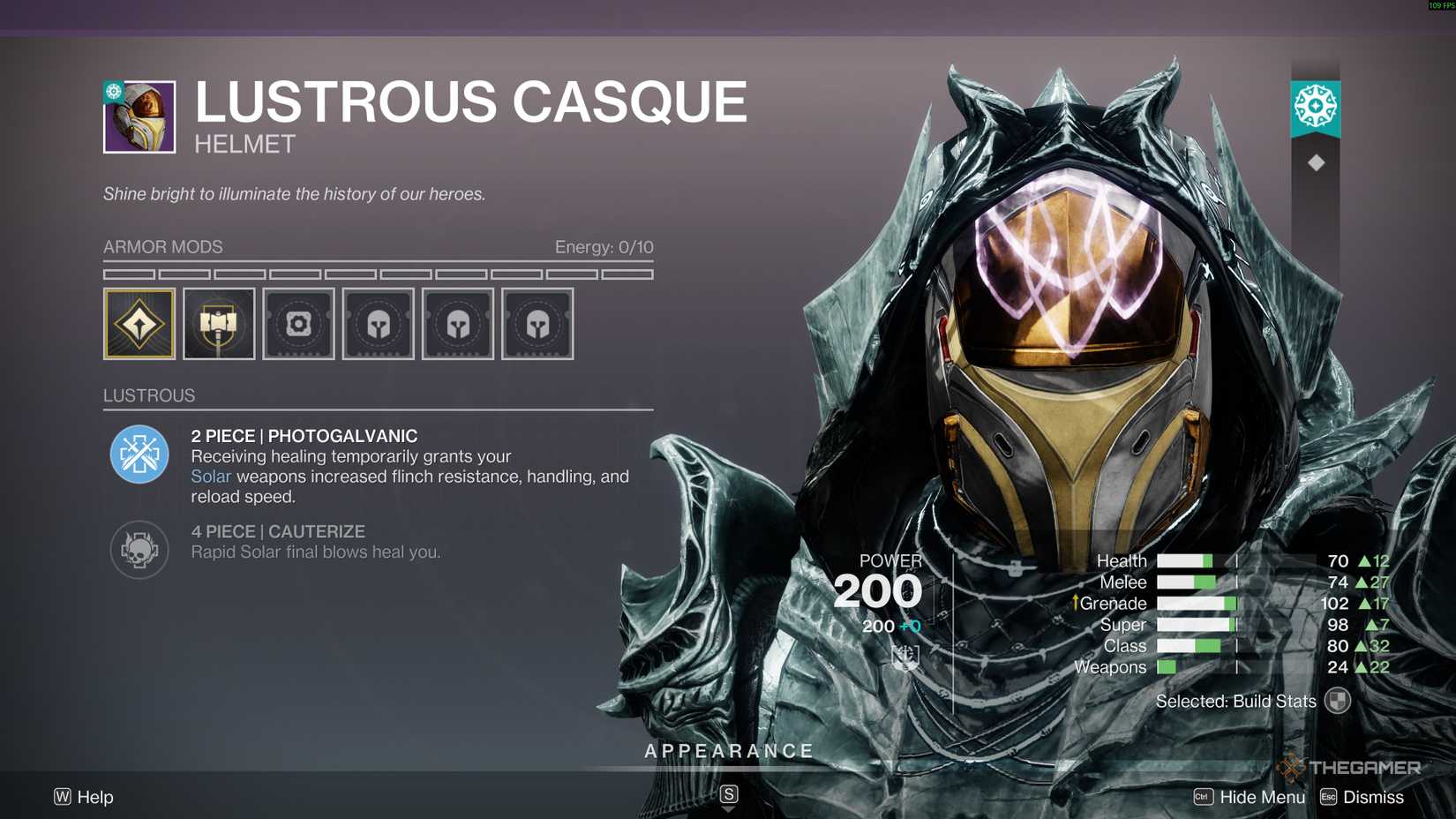The width and height of the screenshot is (1456, 819).
Task: Choose Hide Menu in the footer
Action: tap(1250, 797)
